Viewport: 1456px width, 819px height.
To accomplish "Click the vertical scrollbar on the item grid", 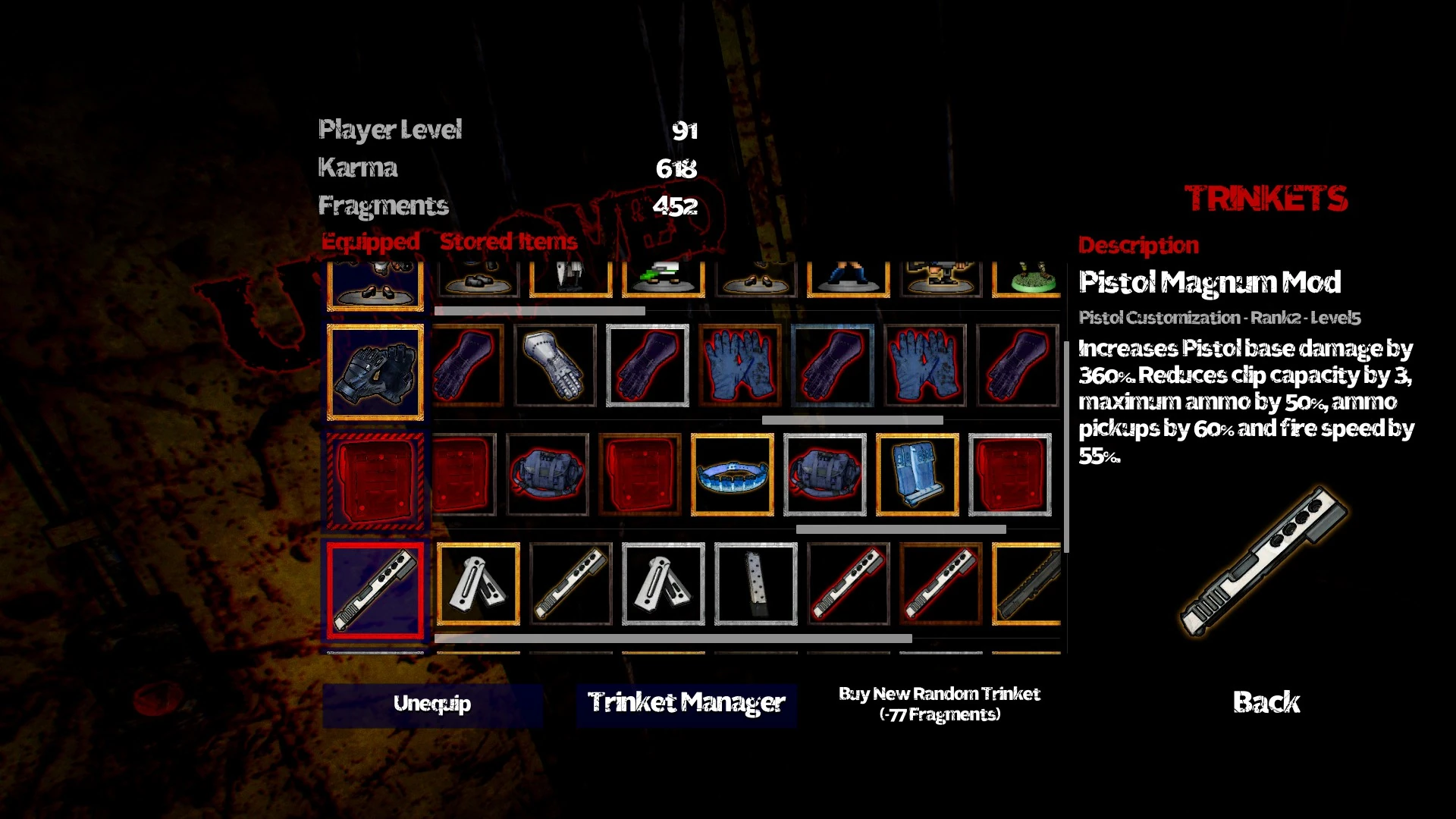I will coord(1068,455).
